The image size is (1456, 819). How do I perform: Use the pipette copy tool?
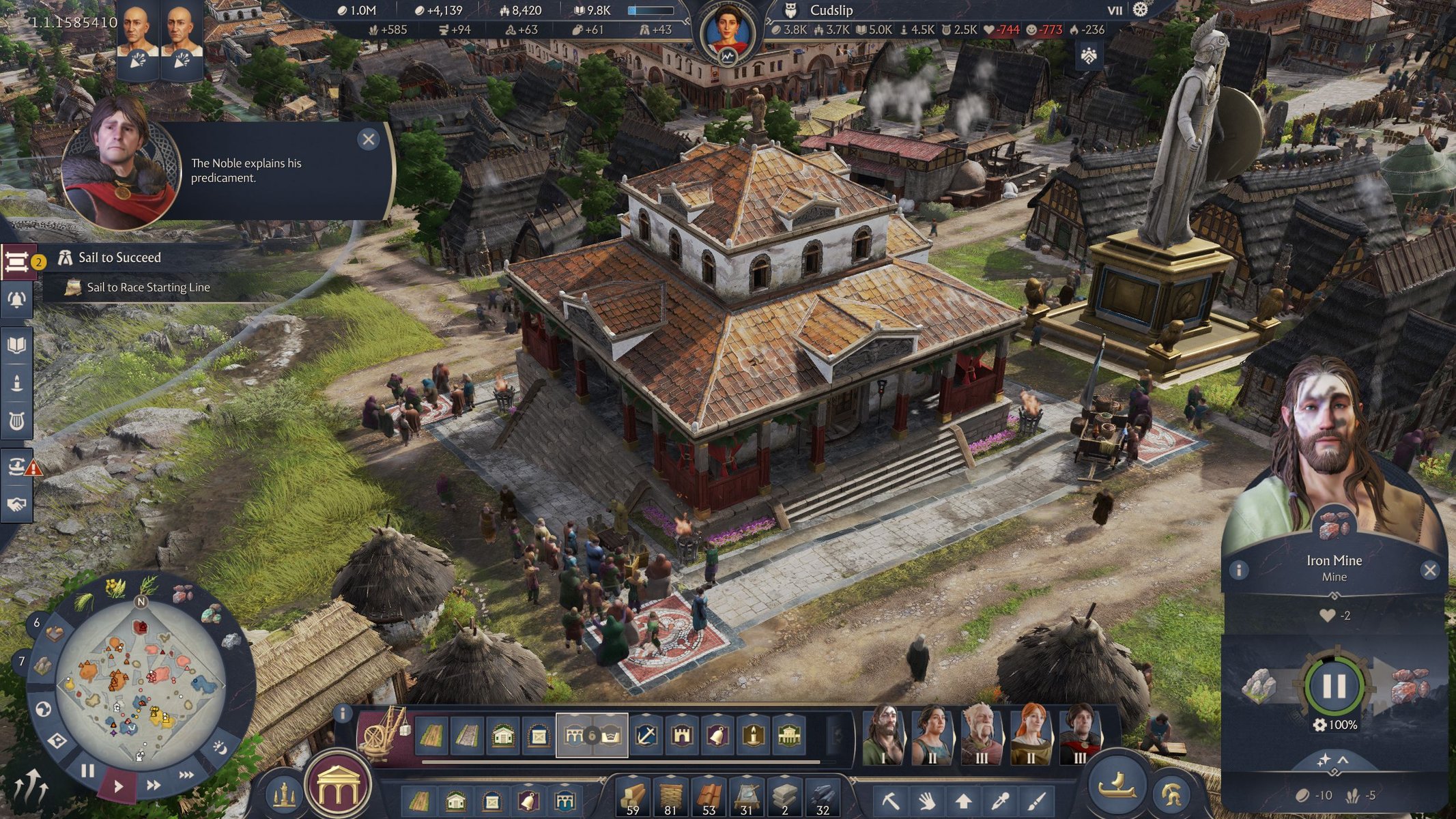(1001, 800)
